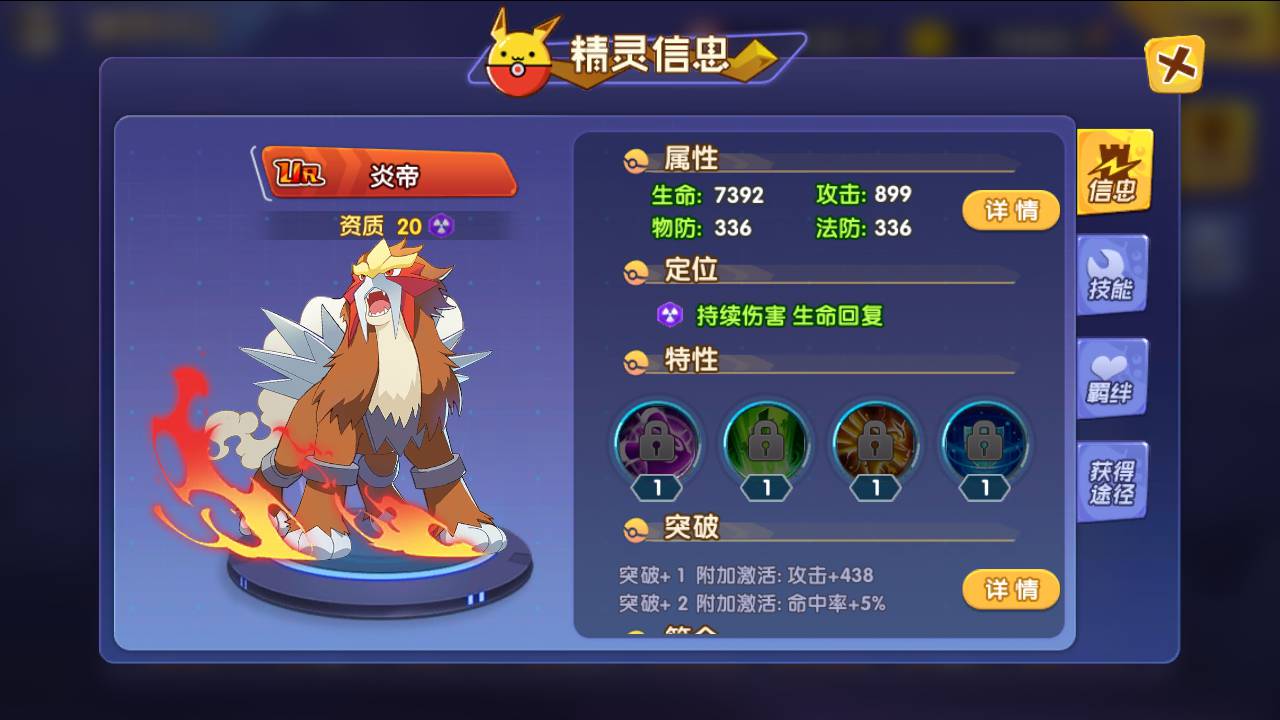
Task: Open the 技能 tab
Action: click(x=1112, y=274)
